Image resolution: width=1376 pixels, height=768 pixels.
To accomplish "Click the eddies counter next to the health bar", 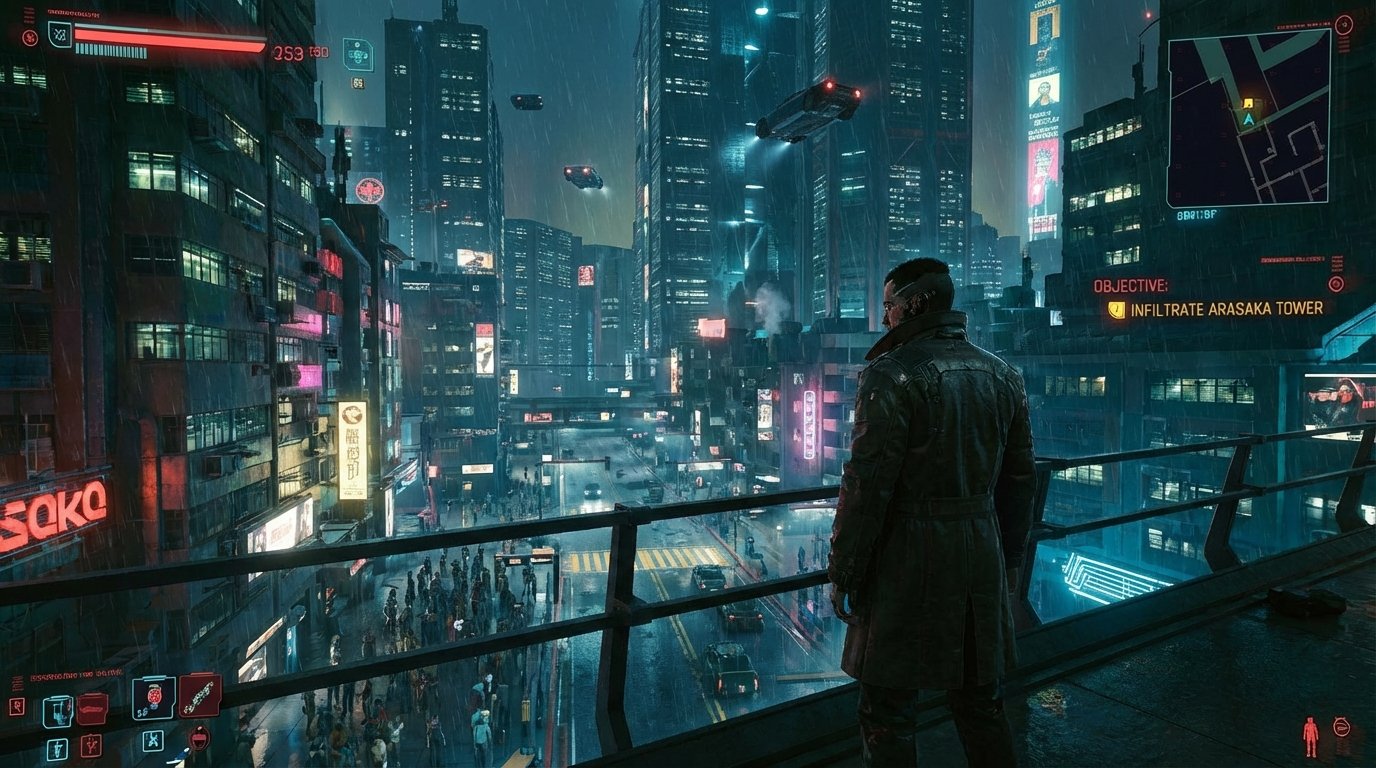I will pyautogui.click(x=288, y=52).
